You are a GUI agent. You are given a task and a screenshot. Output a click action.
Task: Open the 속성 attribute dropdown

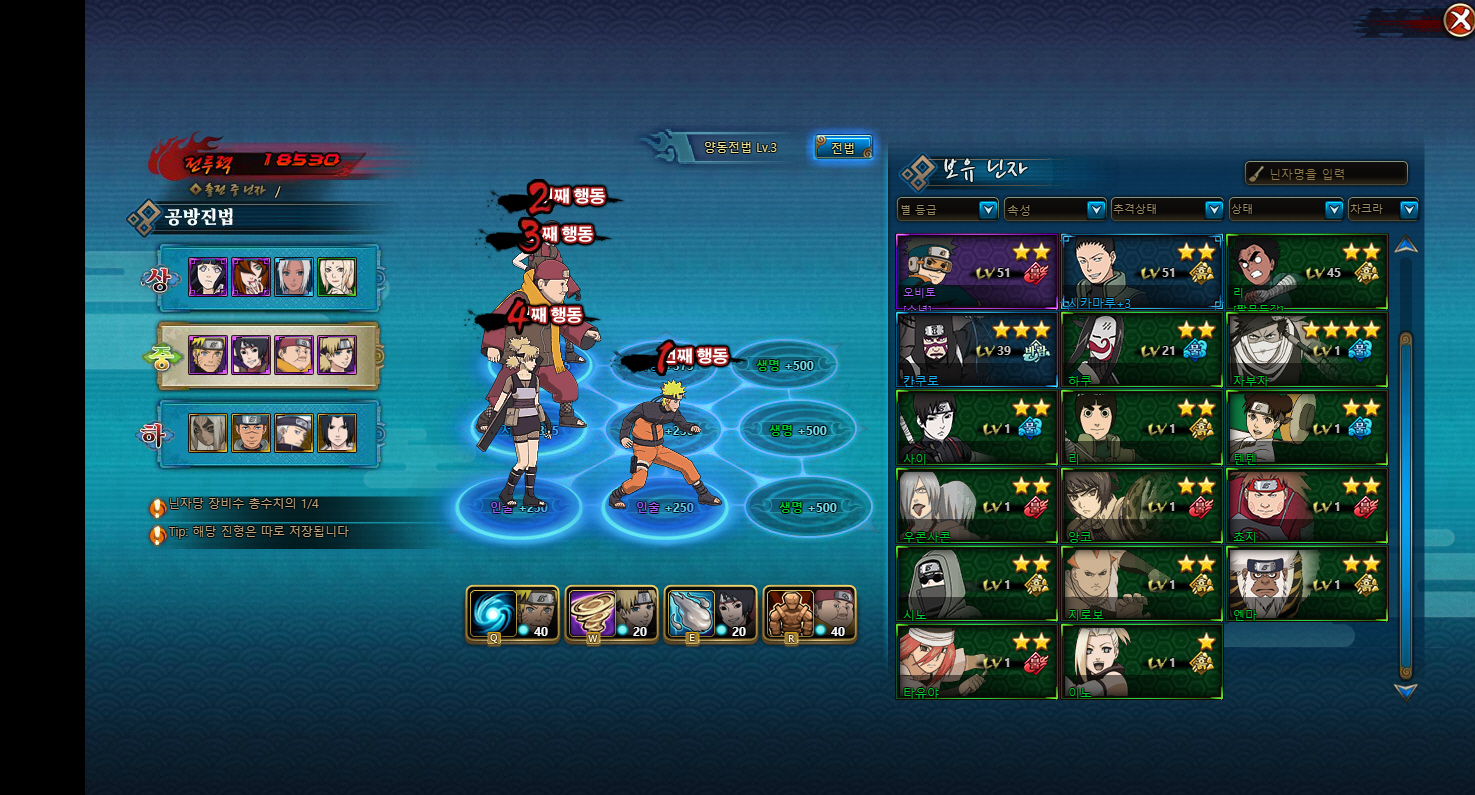click(1055, 209)
